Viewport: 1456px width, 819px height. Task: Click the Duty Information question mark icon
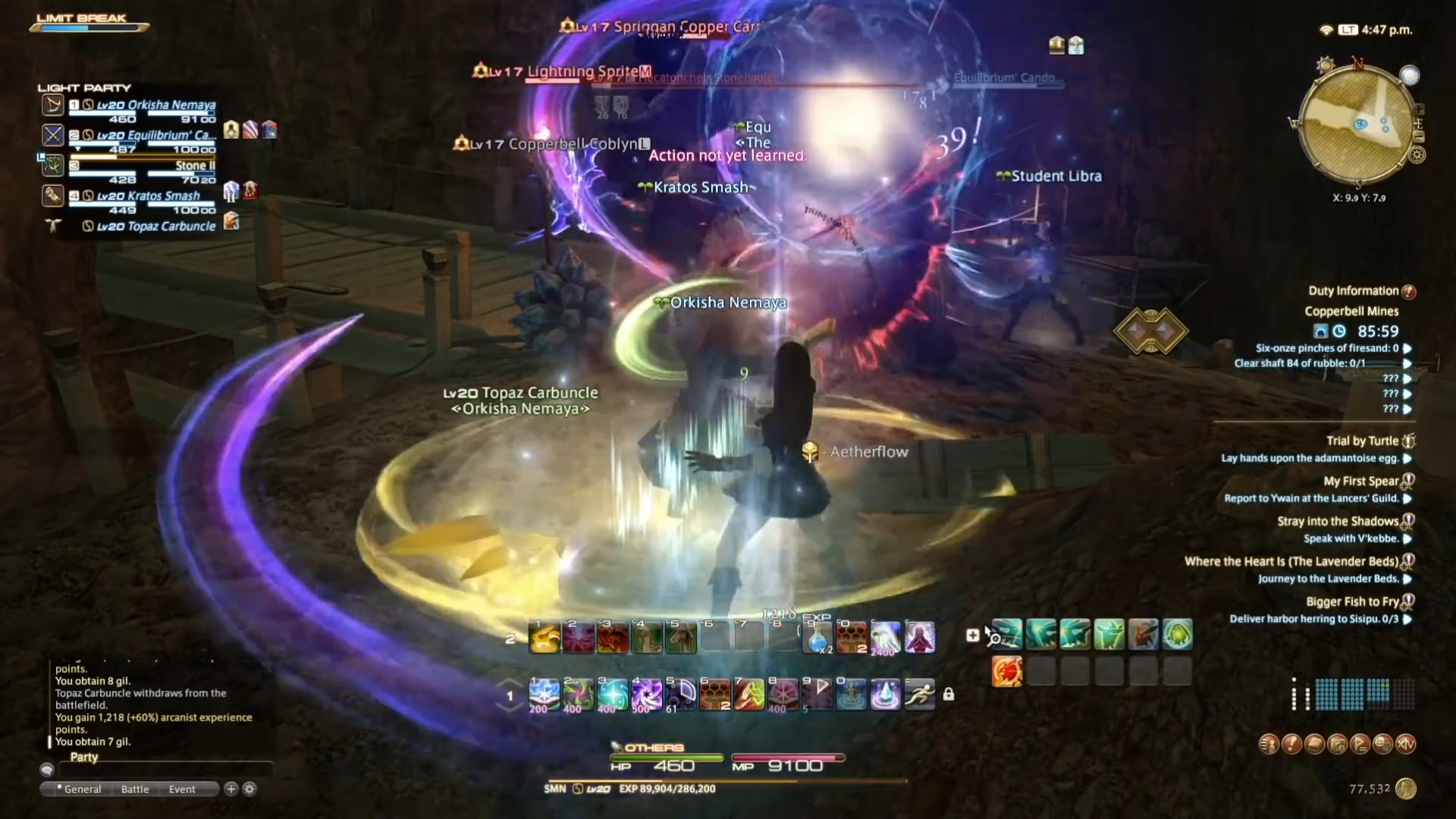1410,290
